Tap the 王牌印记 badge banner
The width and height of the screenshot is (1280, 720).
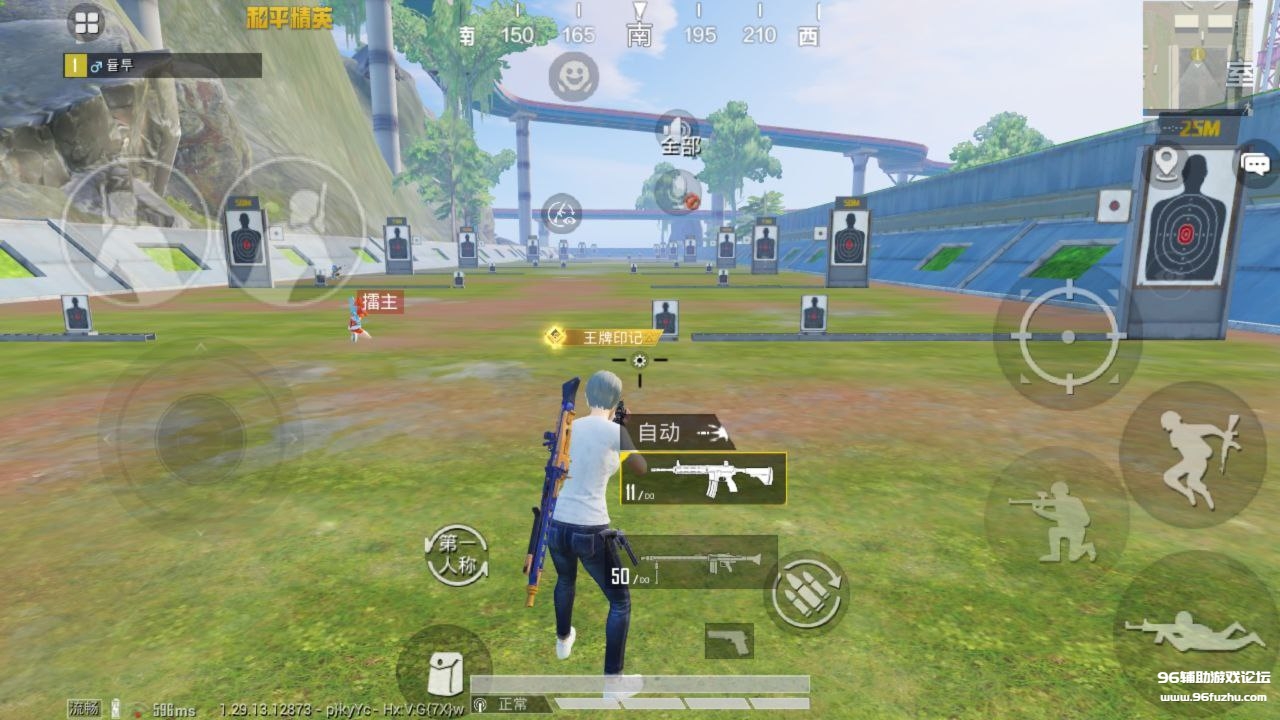point(603,337)
